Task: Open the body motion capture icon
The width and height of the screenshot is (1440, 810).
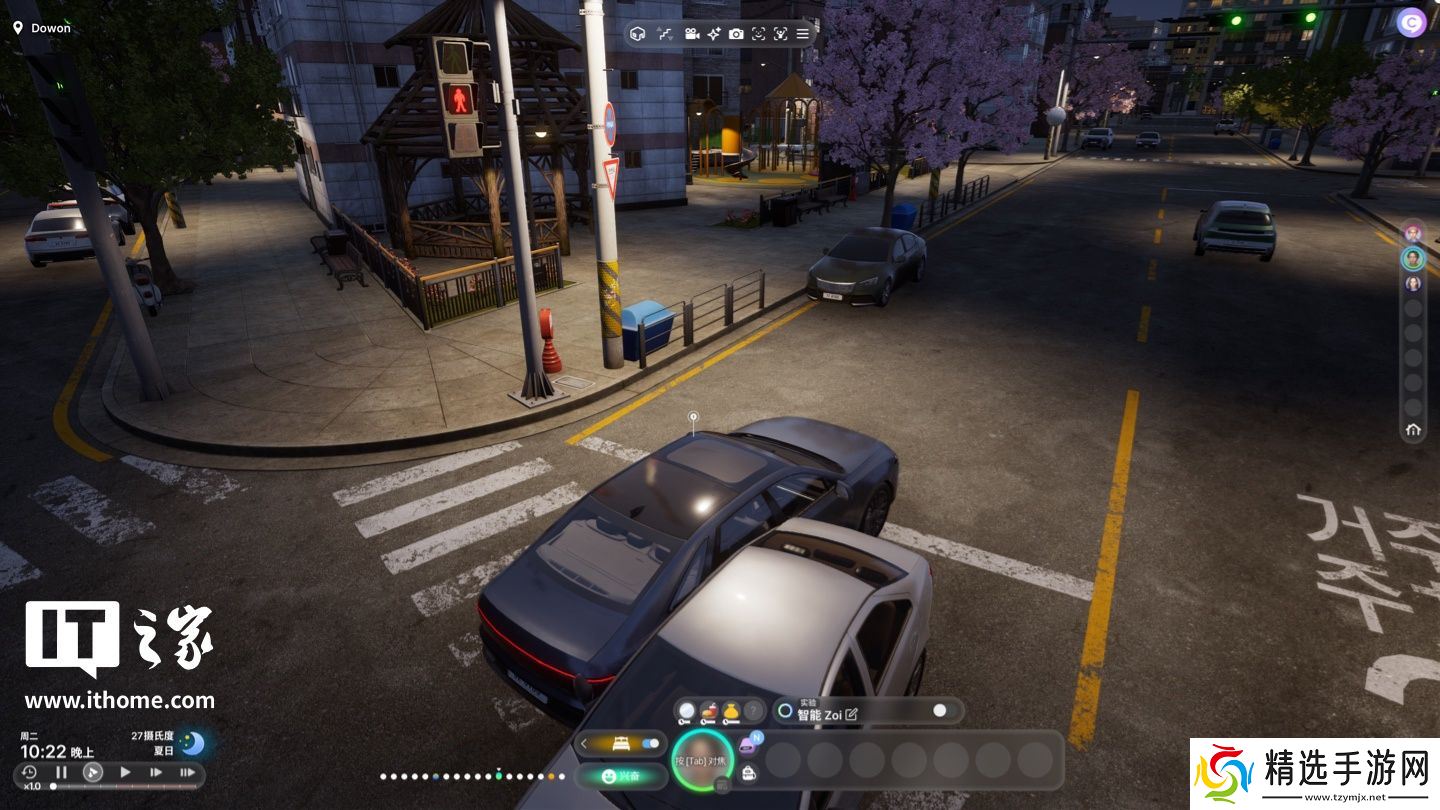Action: click(780, 34)
